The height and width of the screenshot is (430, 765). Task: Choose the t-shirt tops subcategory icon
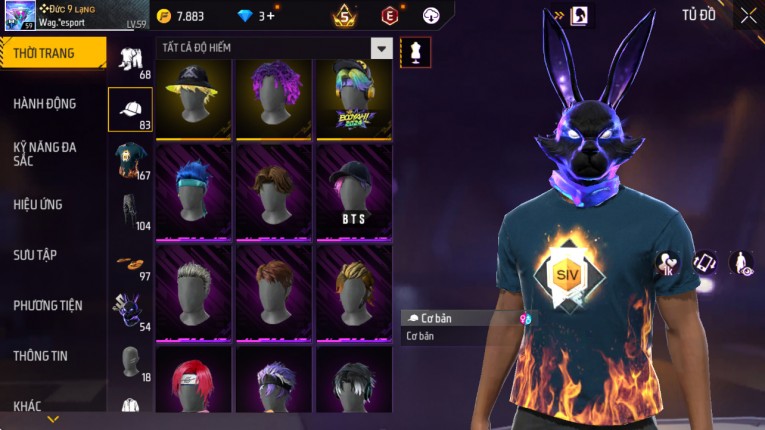coord(130,159)
